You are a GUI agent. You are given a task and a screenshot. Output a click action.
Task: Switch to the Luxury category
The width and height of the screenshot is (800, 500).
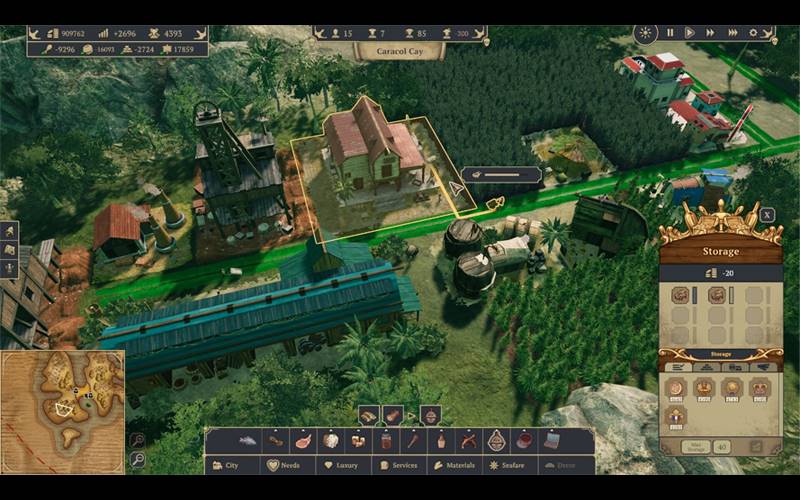[x=343, y=465]
